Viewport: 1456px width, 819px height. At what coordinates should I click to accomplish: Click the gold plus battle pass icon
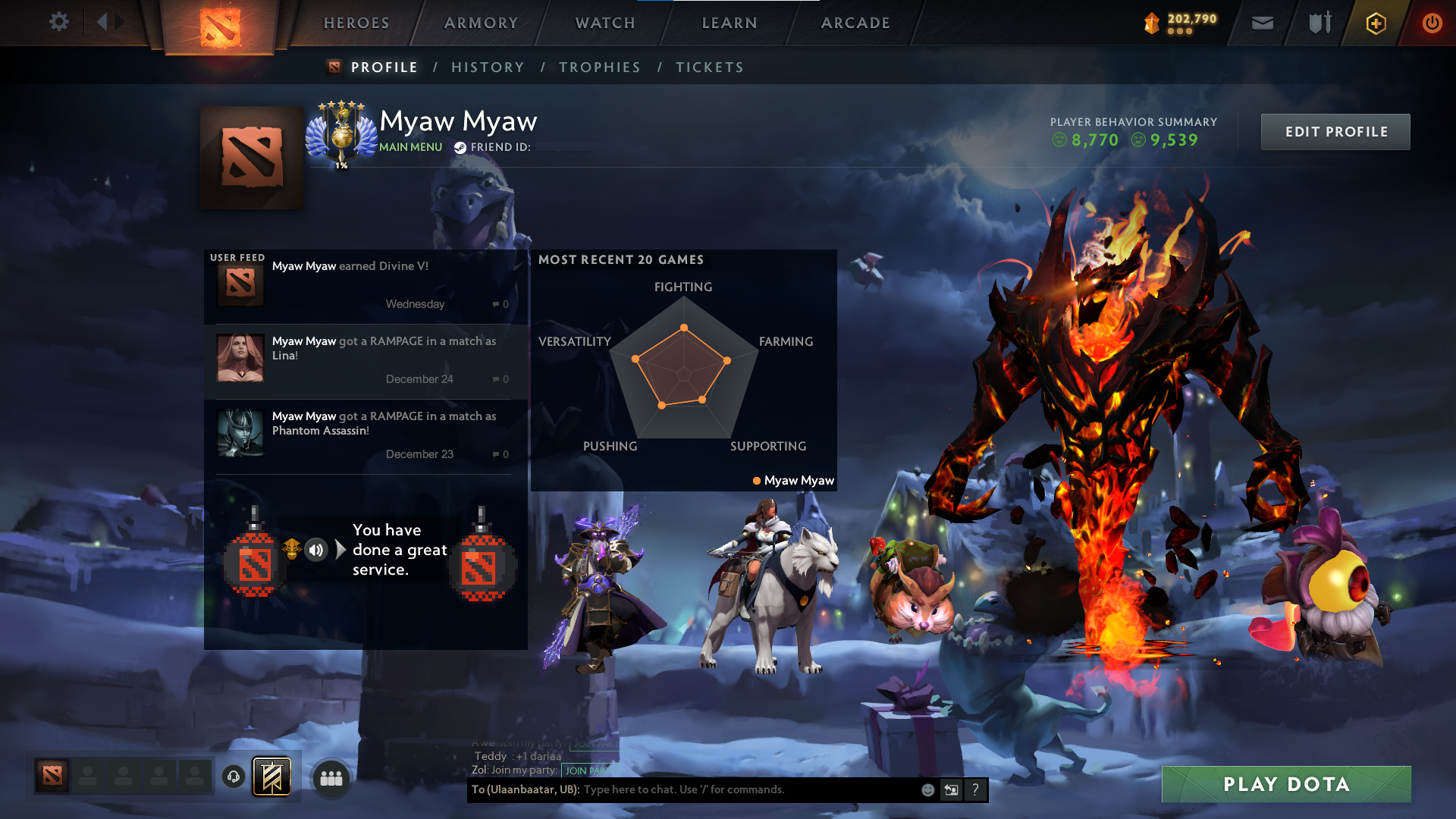[x=1376, y=23]
